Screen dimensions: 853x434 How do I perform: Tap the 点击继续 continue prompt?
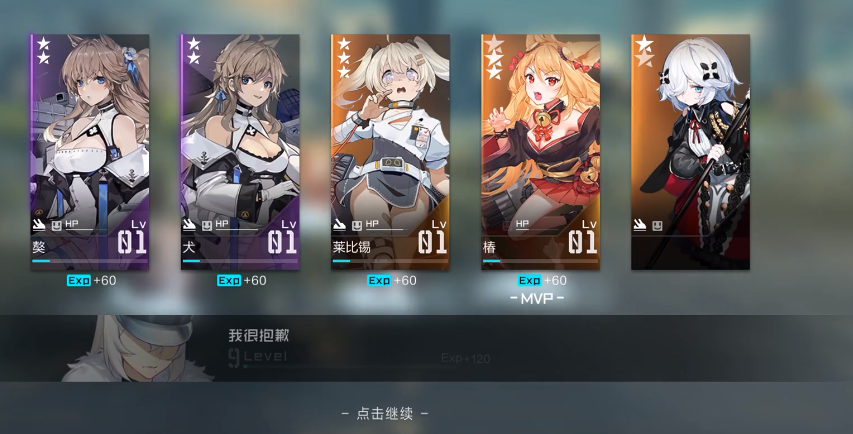tap(385, 413)
